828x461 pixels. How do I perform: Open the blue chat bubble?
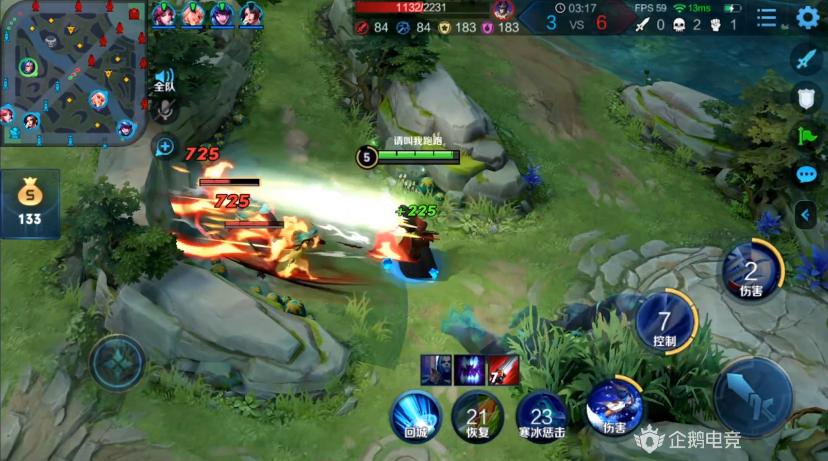(806, 174)
